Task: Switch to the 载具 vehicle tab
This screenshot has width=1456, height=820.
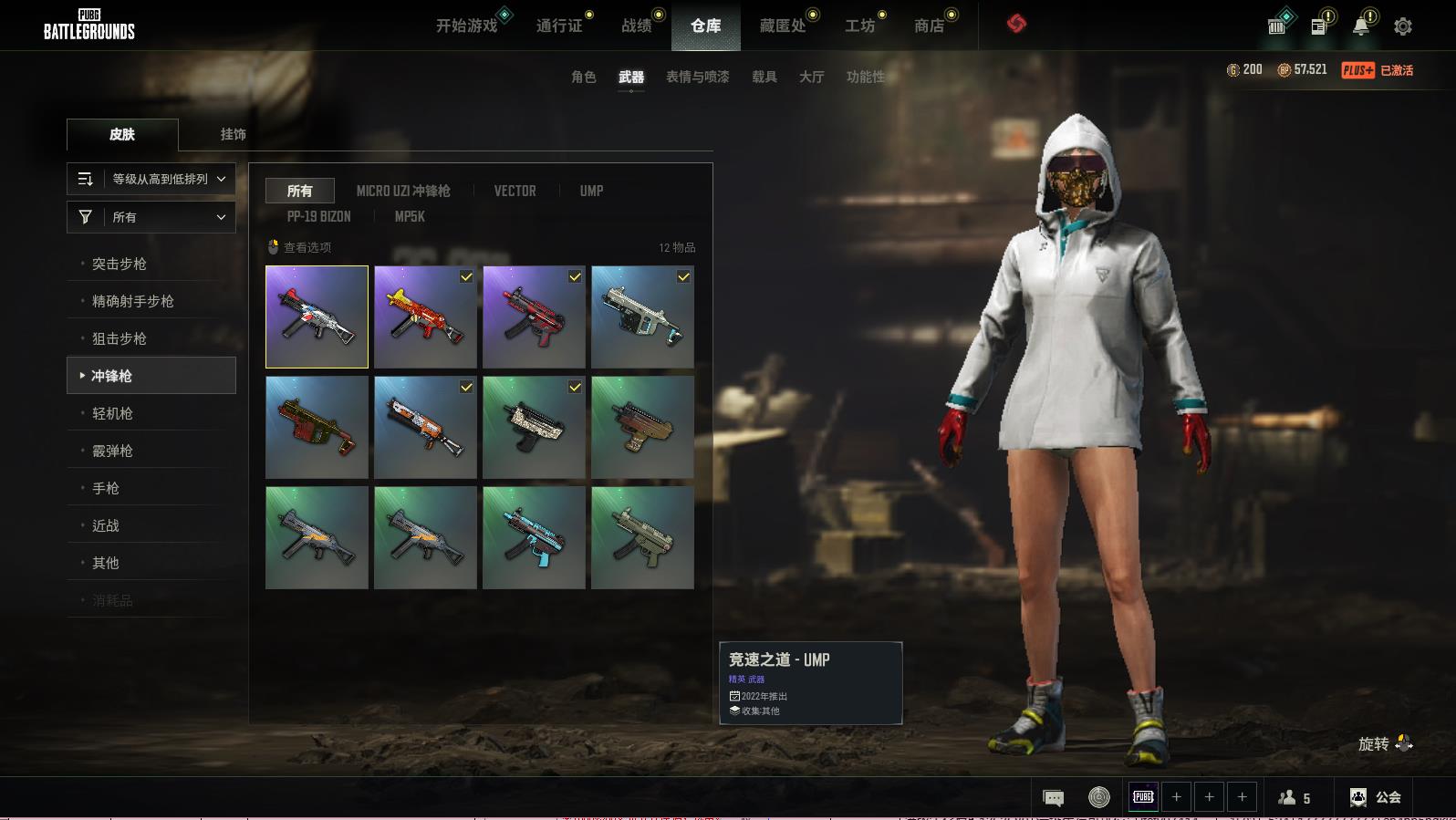Action: pyautogui.click(x=764, y=77)
